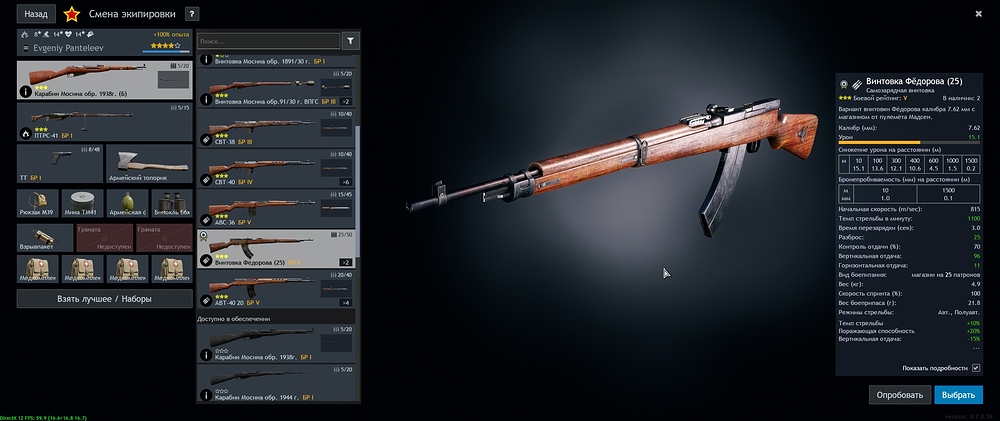Select the Рюкзак М39 backpack slot
1000x421 pixels.
38,203
